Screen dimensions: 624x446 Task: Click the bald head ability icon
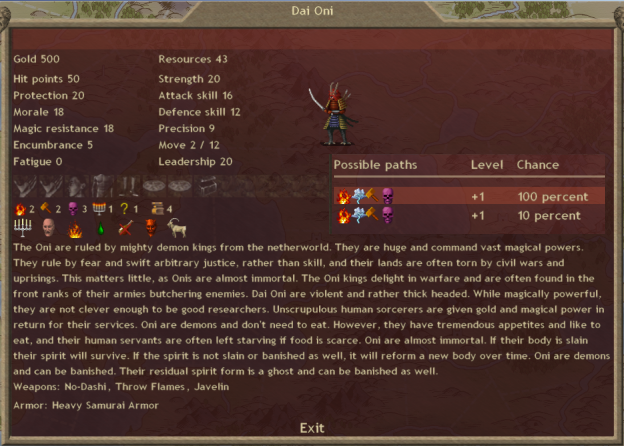pyautogui.click(x=48, y=228)
